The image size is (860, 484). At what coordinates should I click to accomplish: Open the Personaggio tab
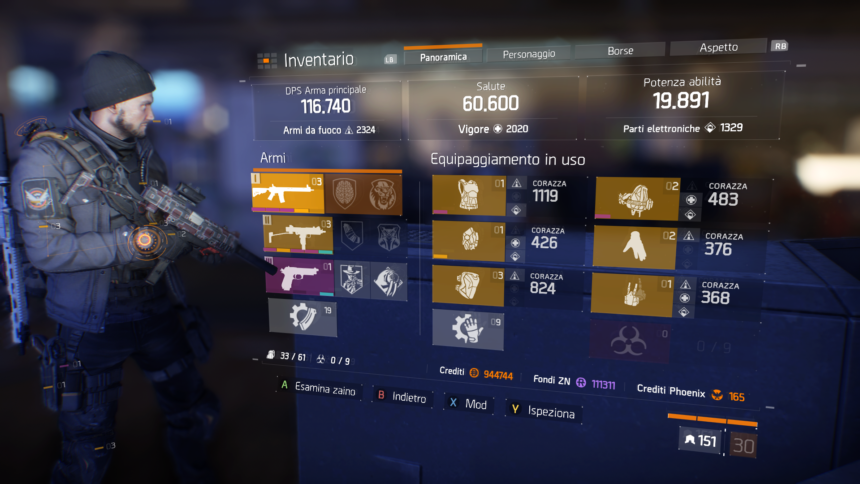pos(529,53)
